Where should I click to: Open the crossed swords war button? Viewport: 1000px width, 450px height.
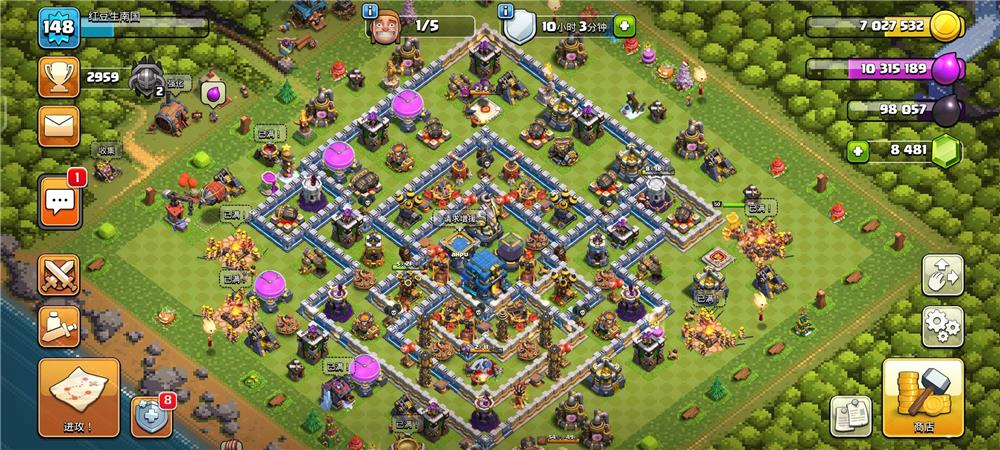point(58,275)
